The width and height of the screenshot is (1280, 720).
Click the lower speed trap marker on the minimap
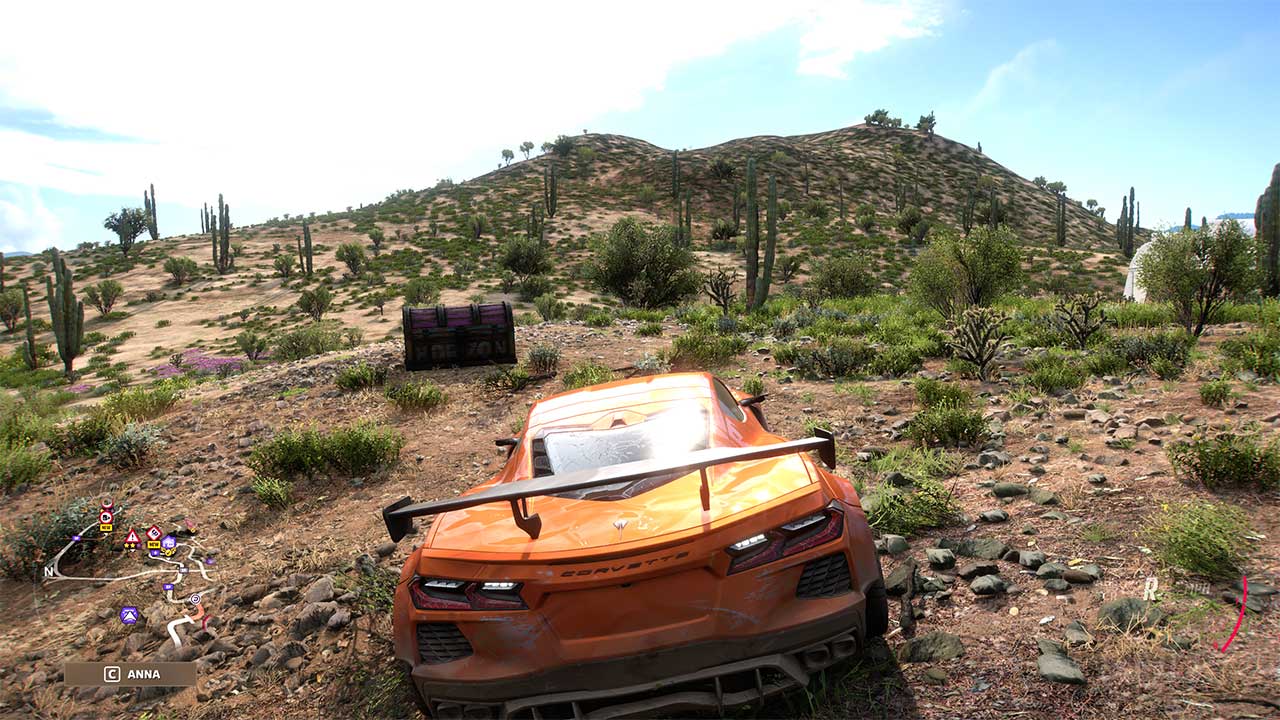[167, 586]
